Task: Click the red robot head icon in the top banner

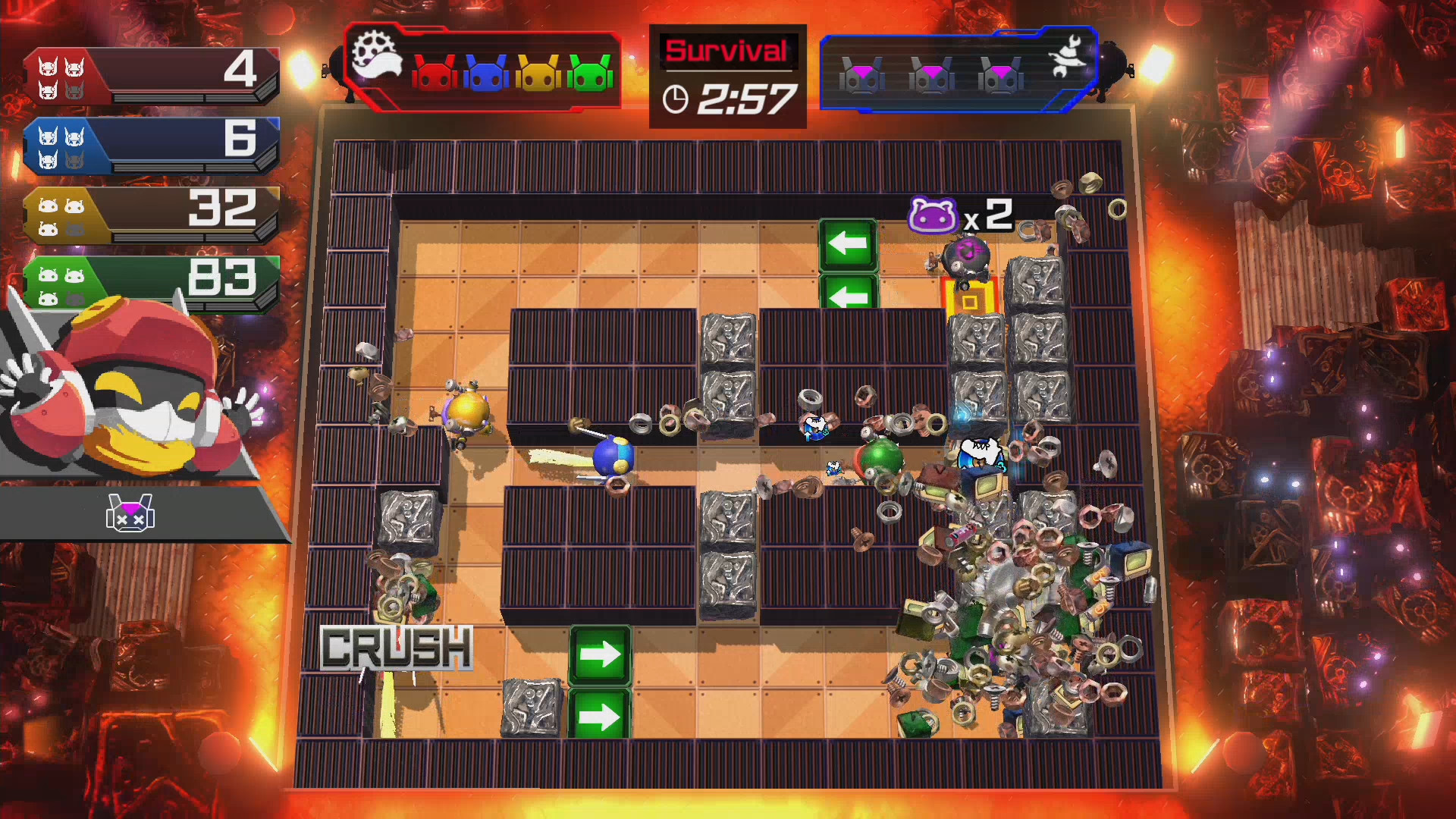Action: [435, 71]
